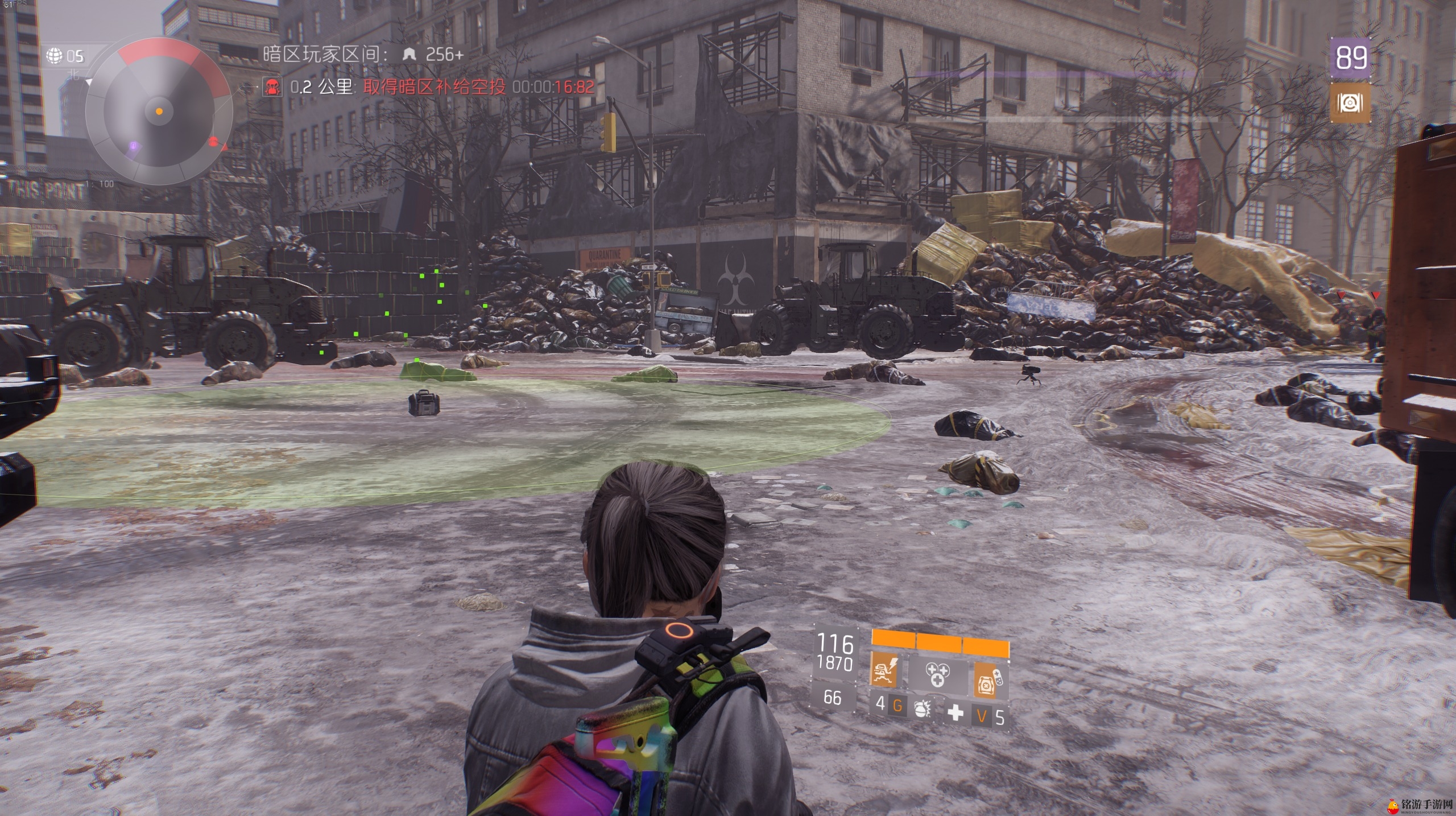The height and width of the screenshot is (816, 1456).
Task: Click the circular radar minimap
Action: tap(159, 110)
